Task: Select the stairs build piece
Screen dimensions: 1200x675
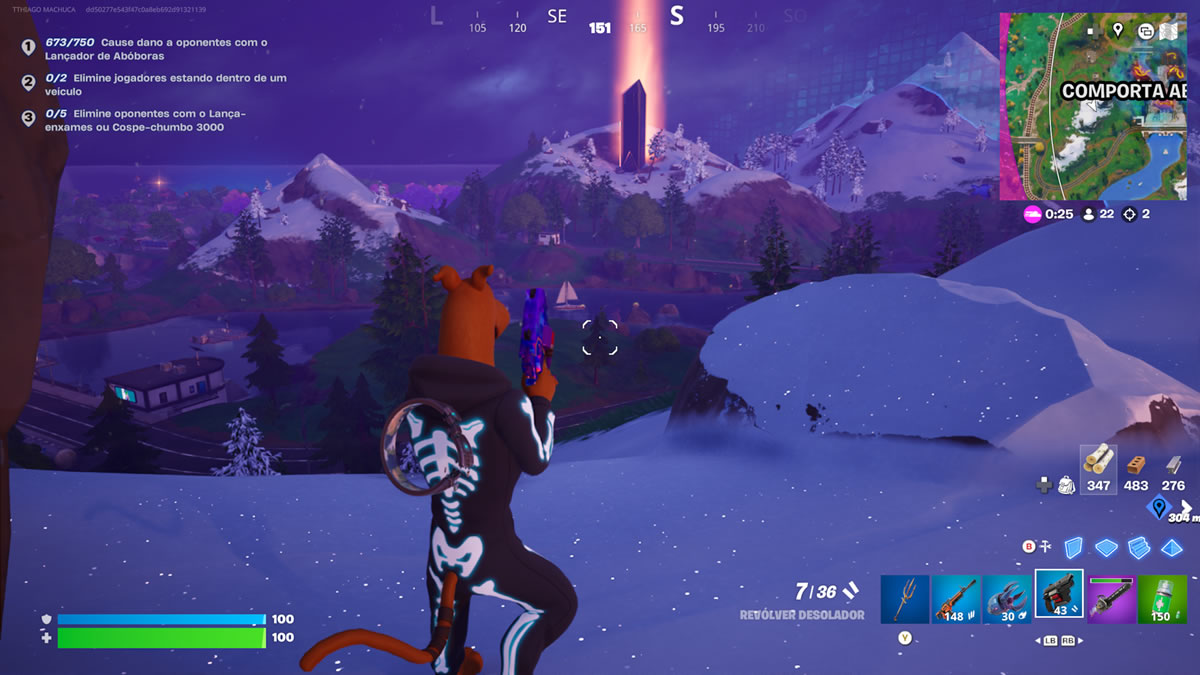Action: (1138, 547)
